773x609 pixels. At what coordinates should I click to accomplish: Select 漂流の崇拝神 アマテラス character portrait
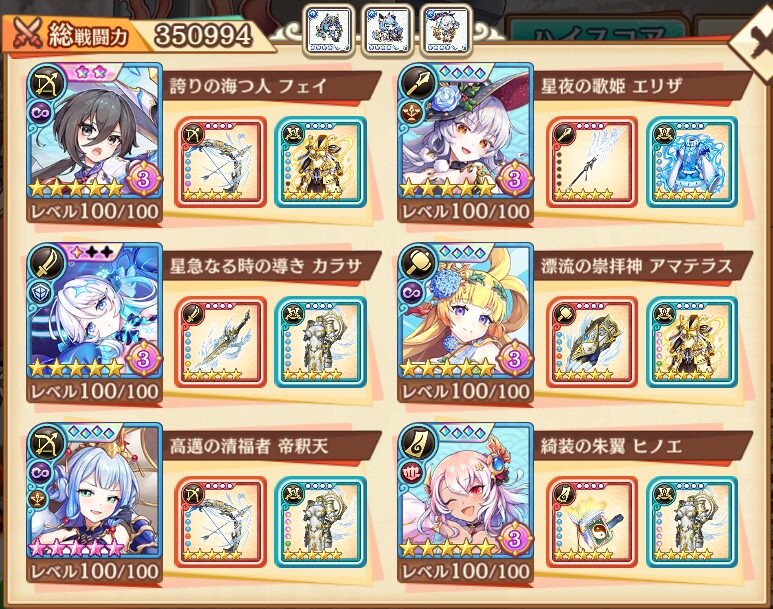pyautogui.click(x=464, y=312)
